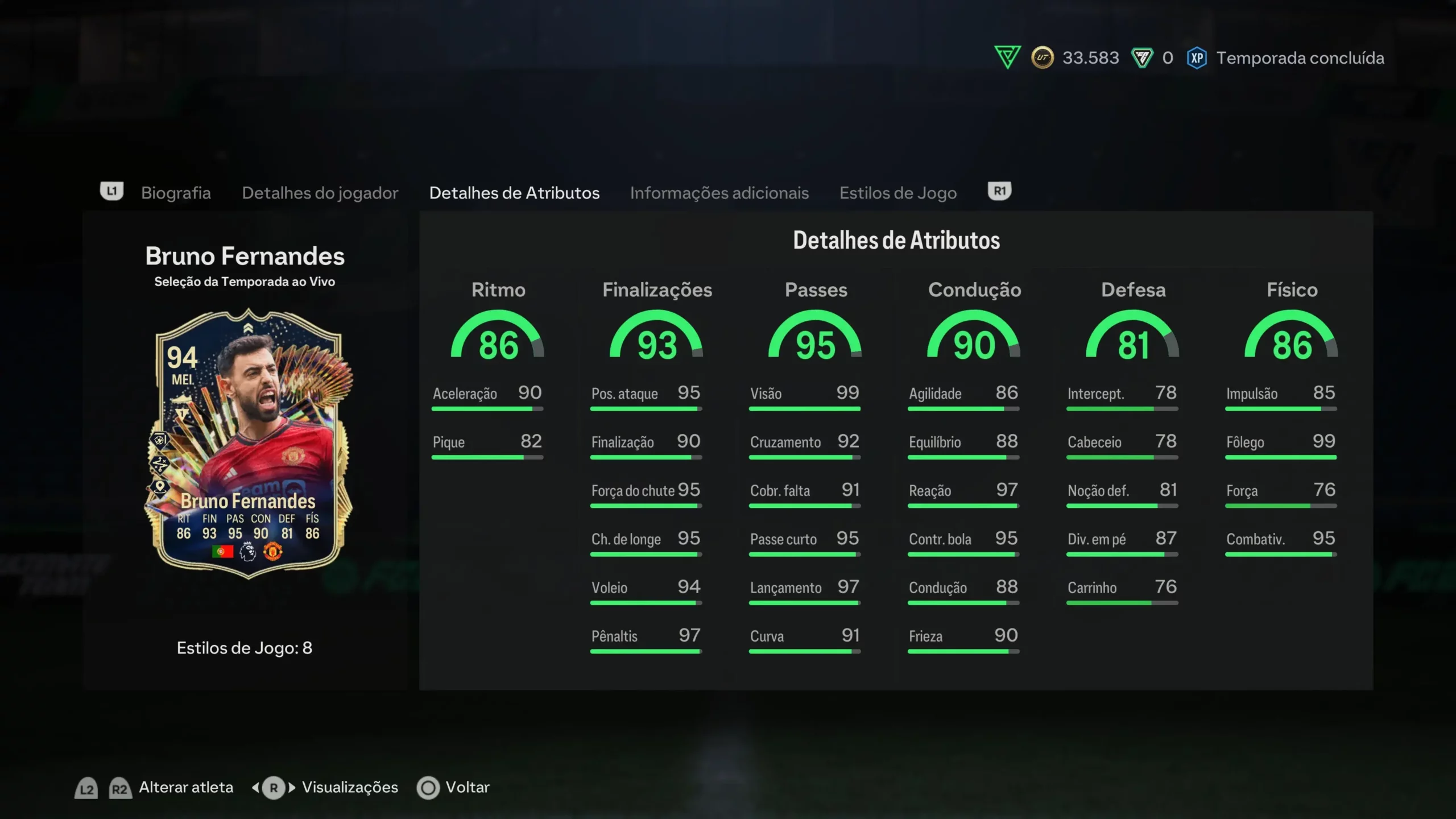Viewport: 1456px width, 819px height.
Task: Open the Biografia tab
Action: (176, 193)
